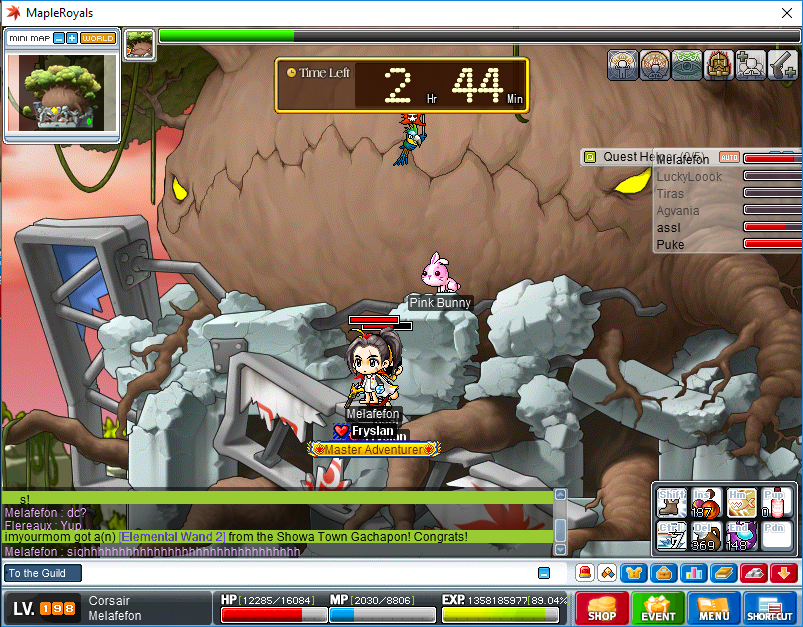Open the inventory bag icon button
This screenshot has width=803, height=627.
tap(661, 573)
